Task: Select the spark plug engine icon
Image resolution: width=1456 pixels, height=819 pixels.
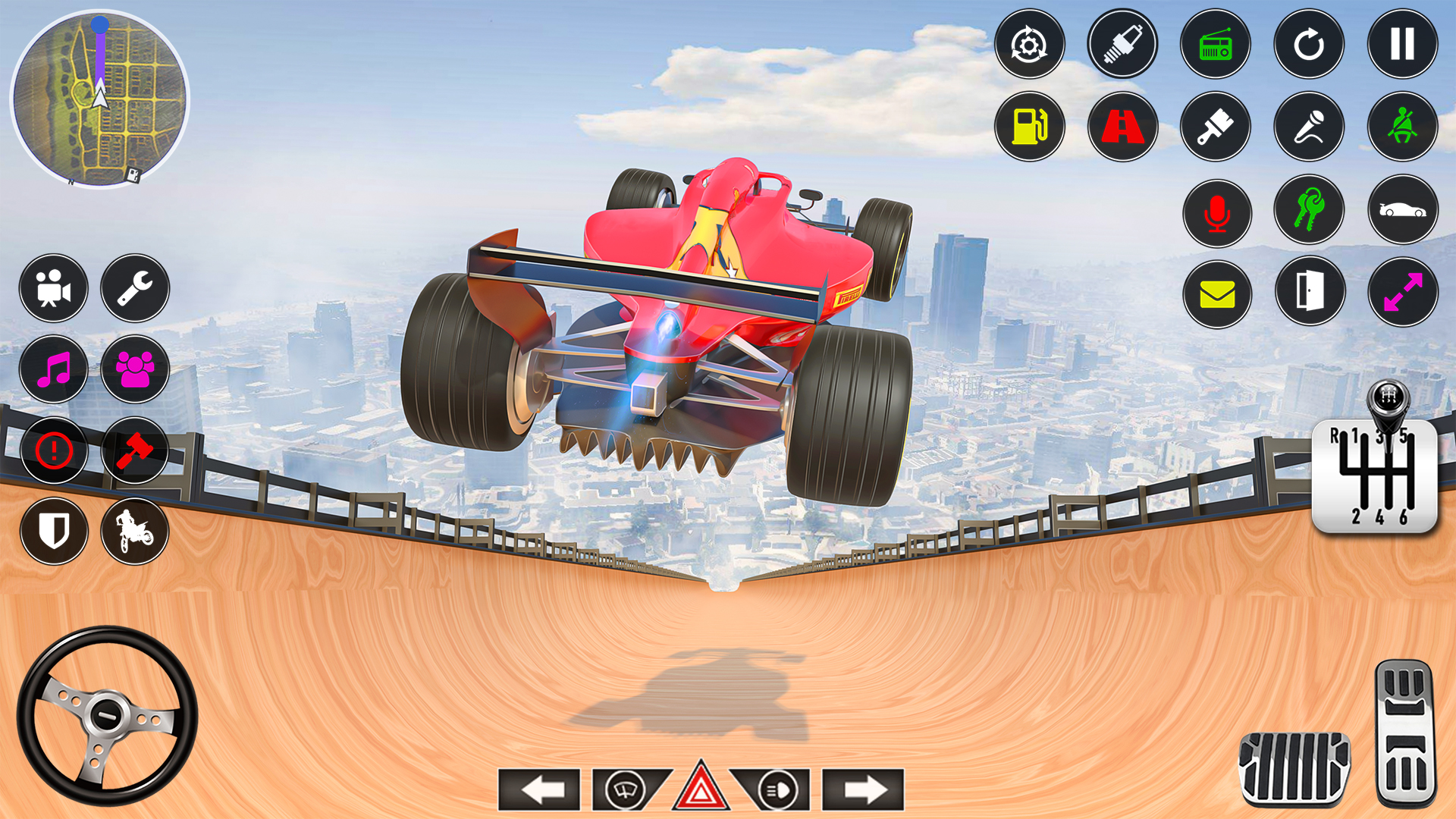Action: click(x=1122, y=45)
